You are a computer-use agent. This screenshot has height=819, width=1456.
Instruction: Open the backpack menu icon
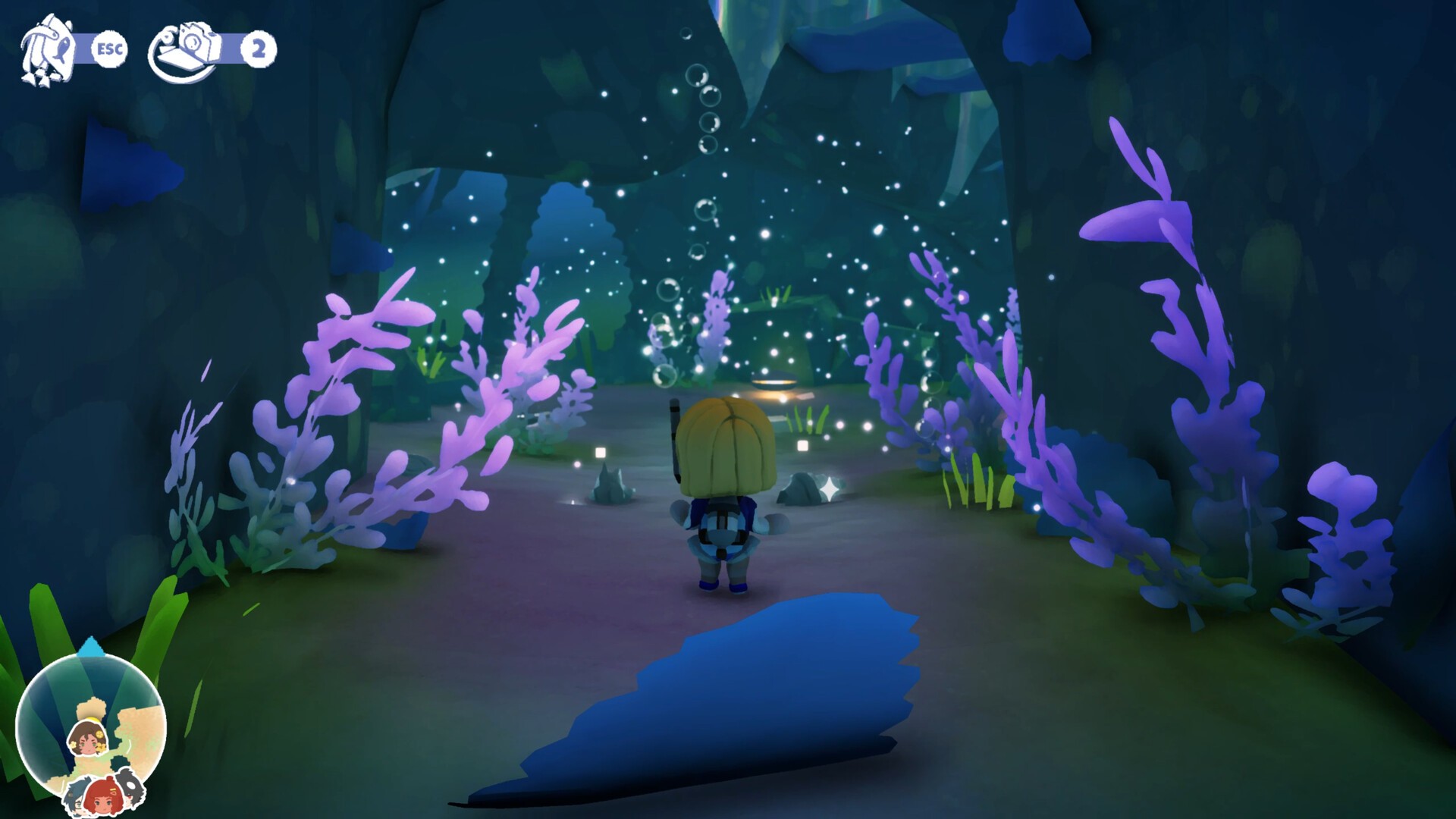[47, 50]
